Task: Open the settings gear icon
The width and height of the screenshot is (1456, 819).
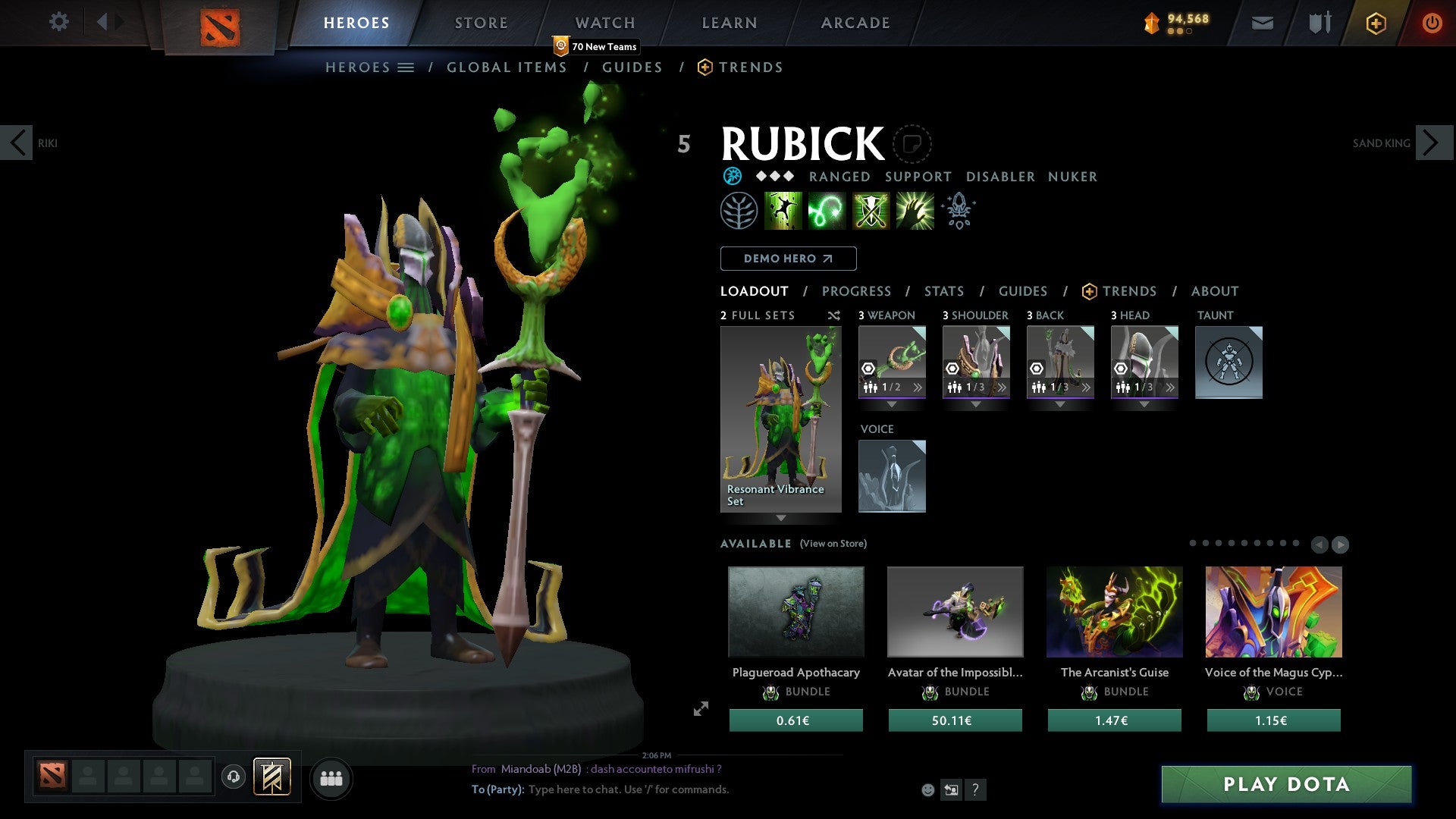Action: pyautogui.click(x=59, y=22)
